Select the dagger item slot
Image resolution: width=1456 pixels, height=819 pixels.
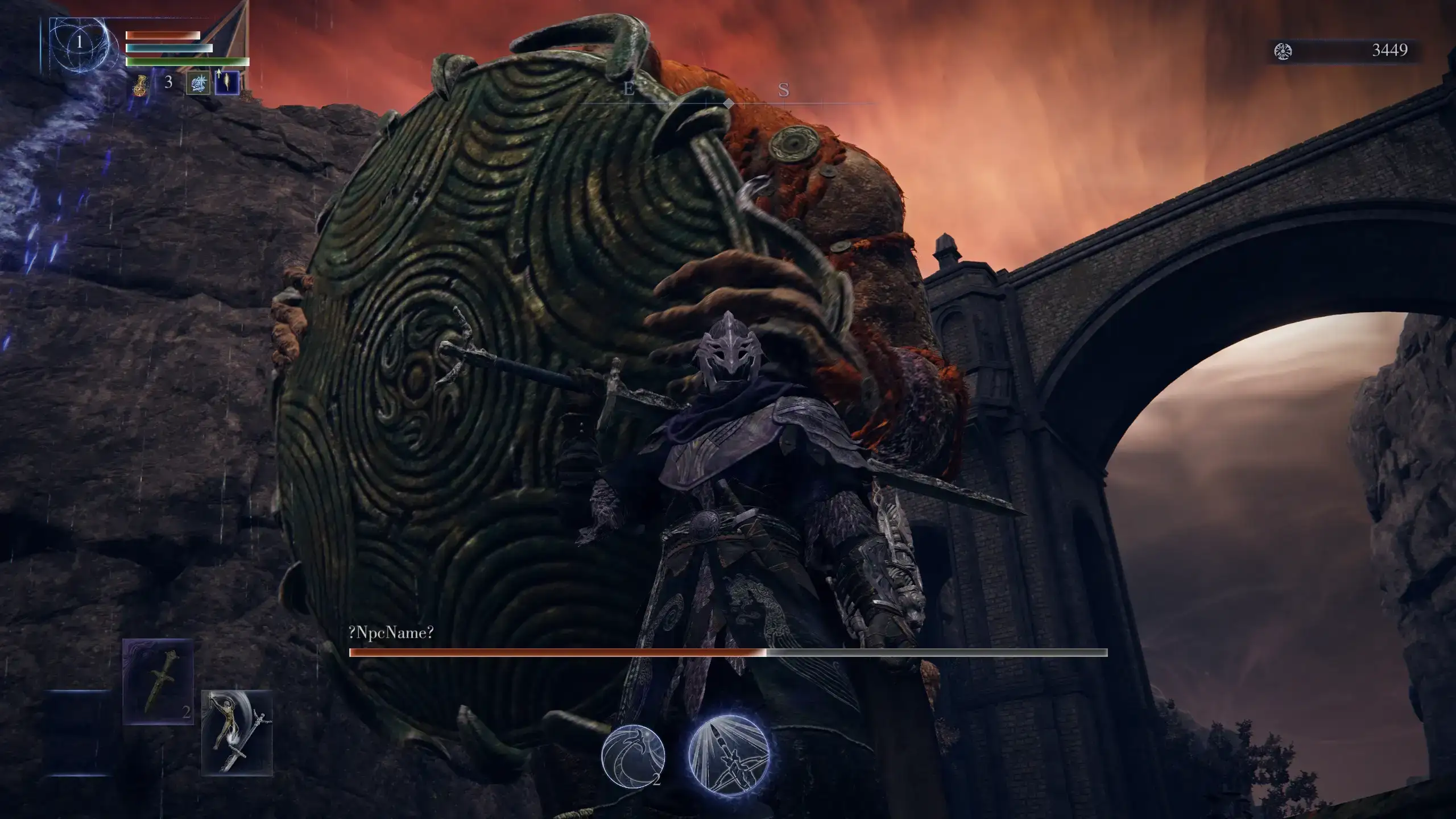pos(158,681)
